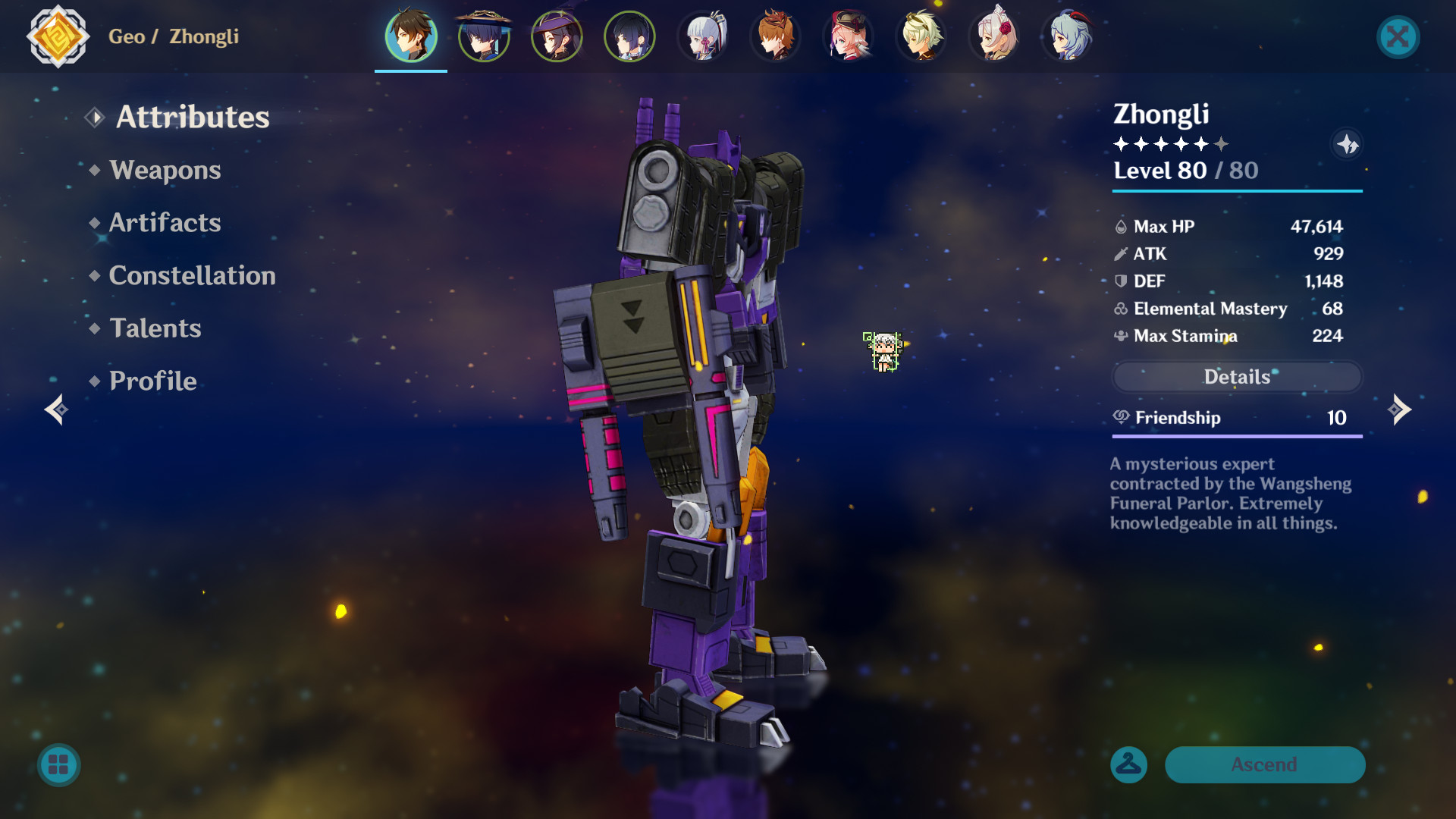Open Kamisato Ayaka's character page
The image size is (1456, 819).
(701, 37)
